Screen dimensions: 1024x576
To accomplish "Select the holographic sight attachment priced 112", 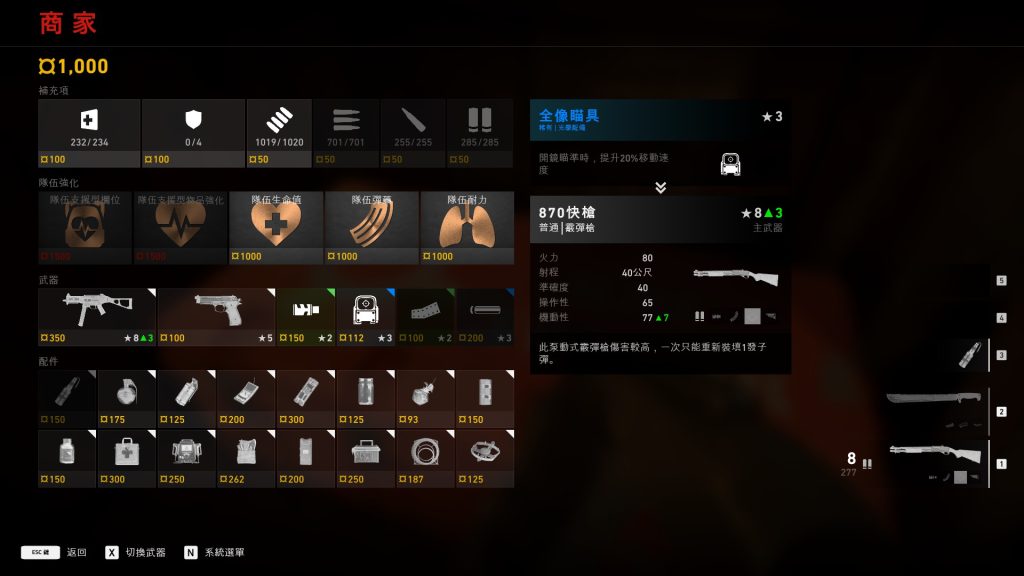I will [365, 316].
